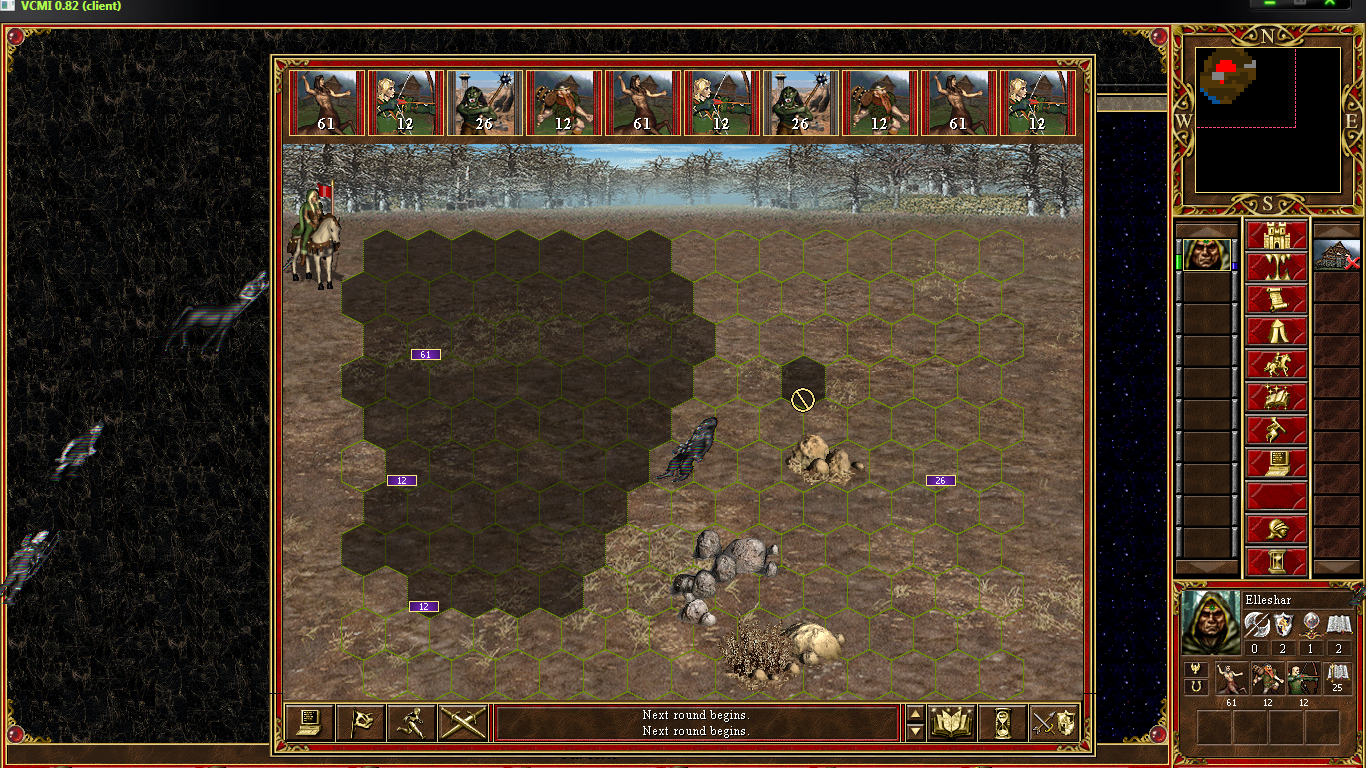Click the adventure minimap
Image resolution: width=1366 pixels, height=768 pixels.
tap(1267, 120)
